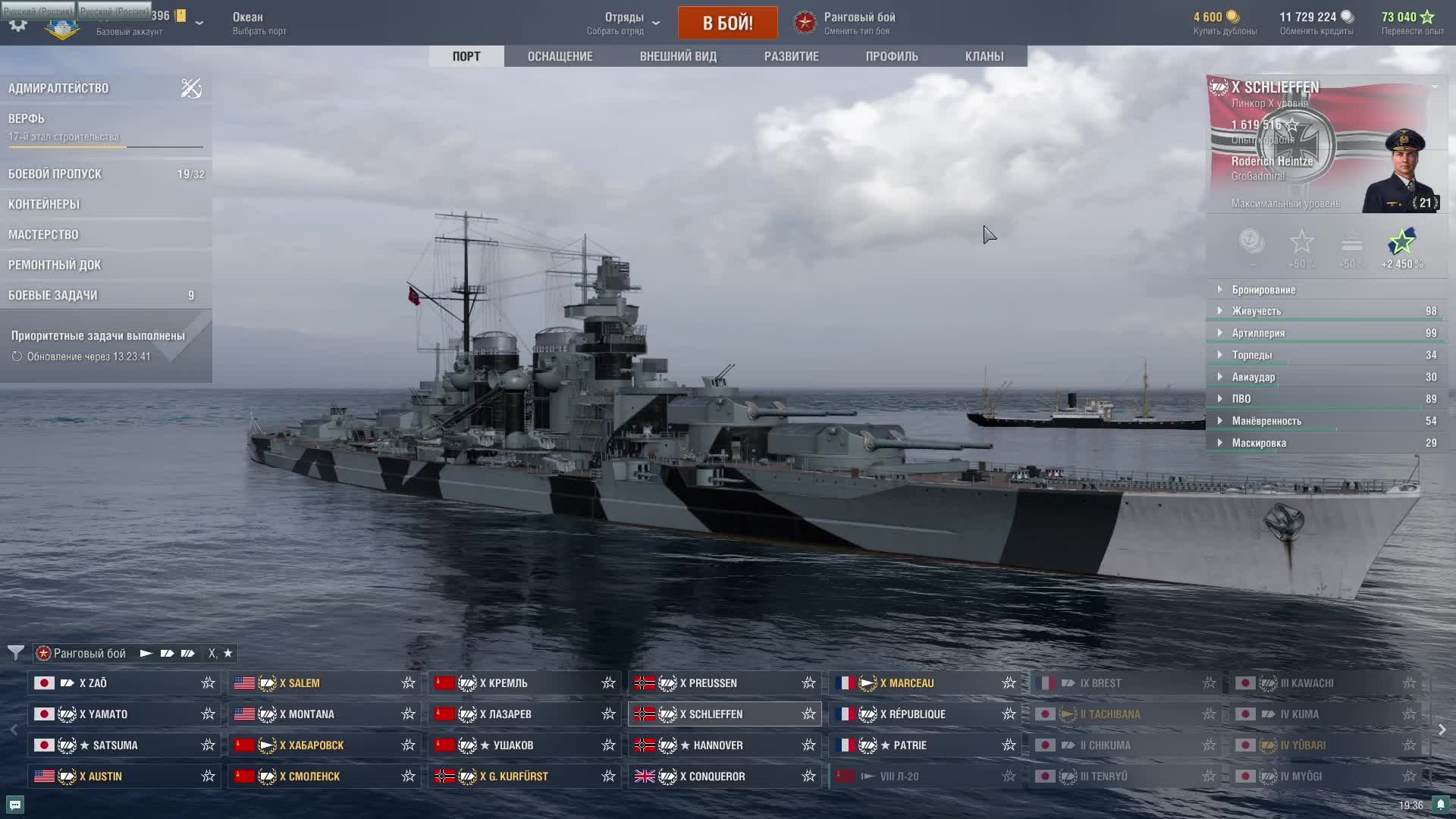Choose the X Conqueror ship tile
Viewport: 1456px width, 819px height.
point(724,777)
